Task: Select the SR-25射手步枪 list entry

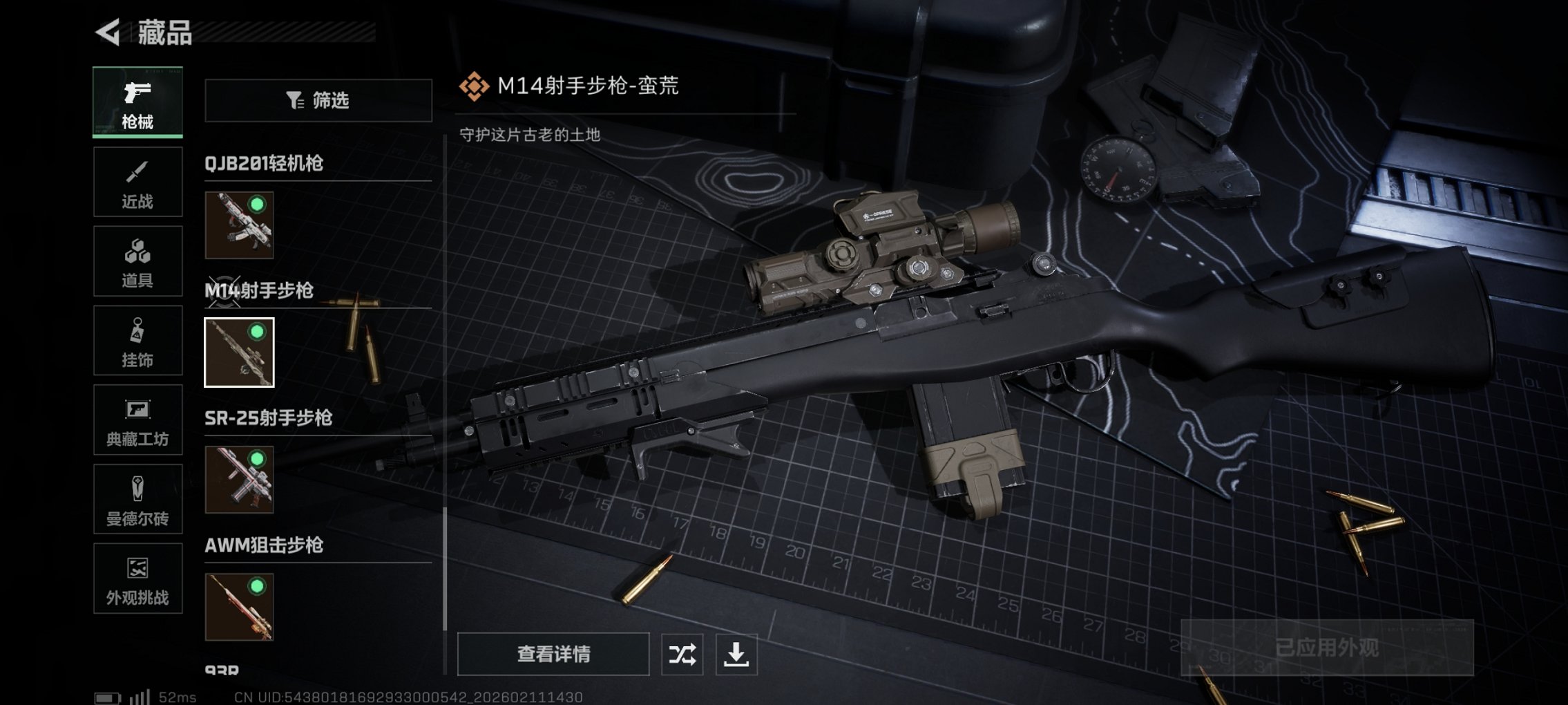Action: click(269, 418)
